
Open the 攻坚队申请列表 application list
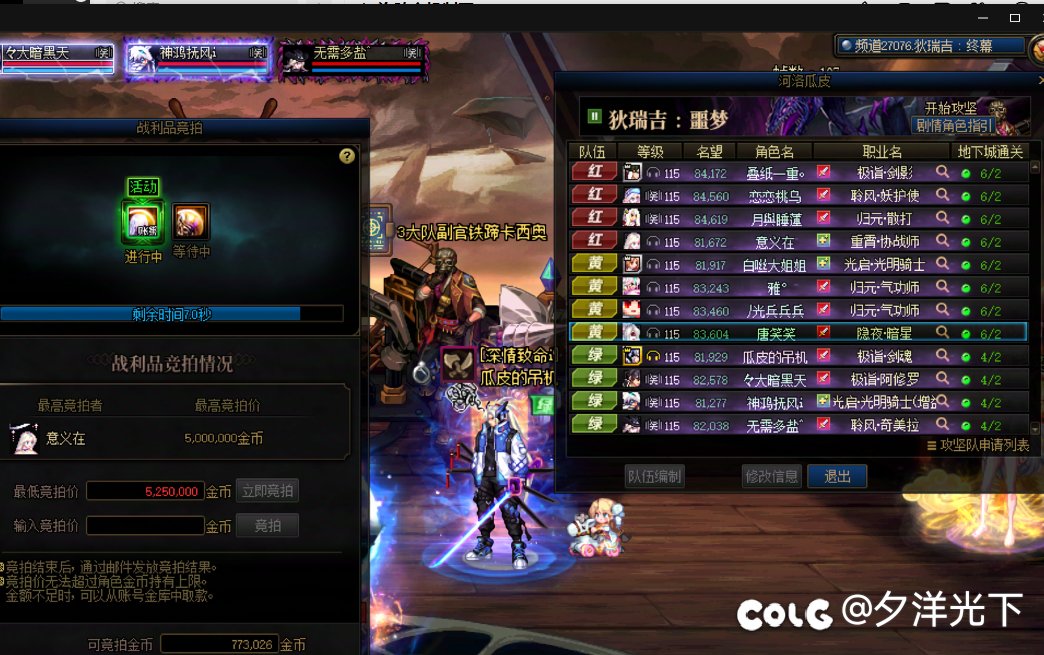(977, 446)
